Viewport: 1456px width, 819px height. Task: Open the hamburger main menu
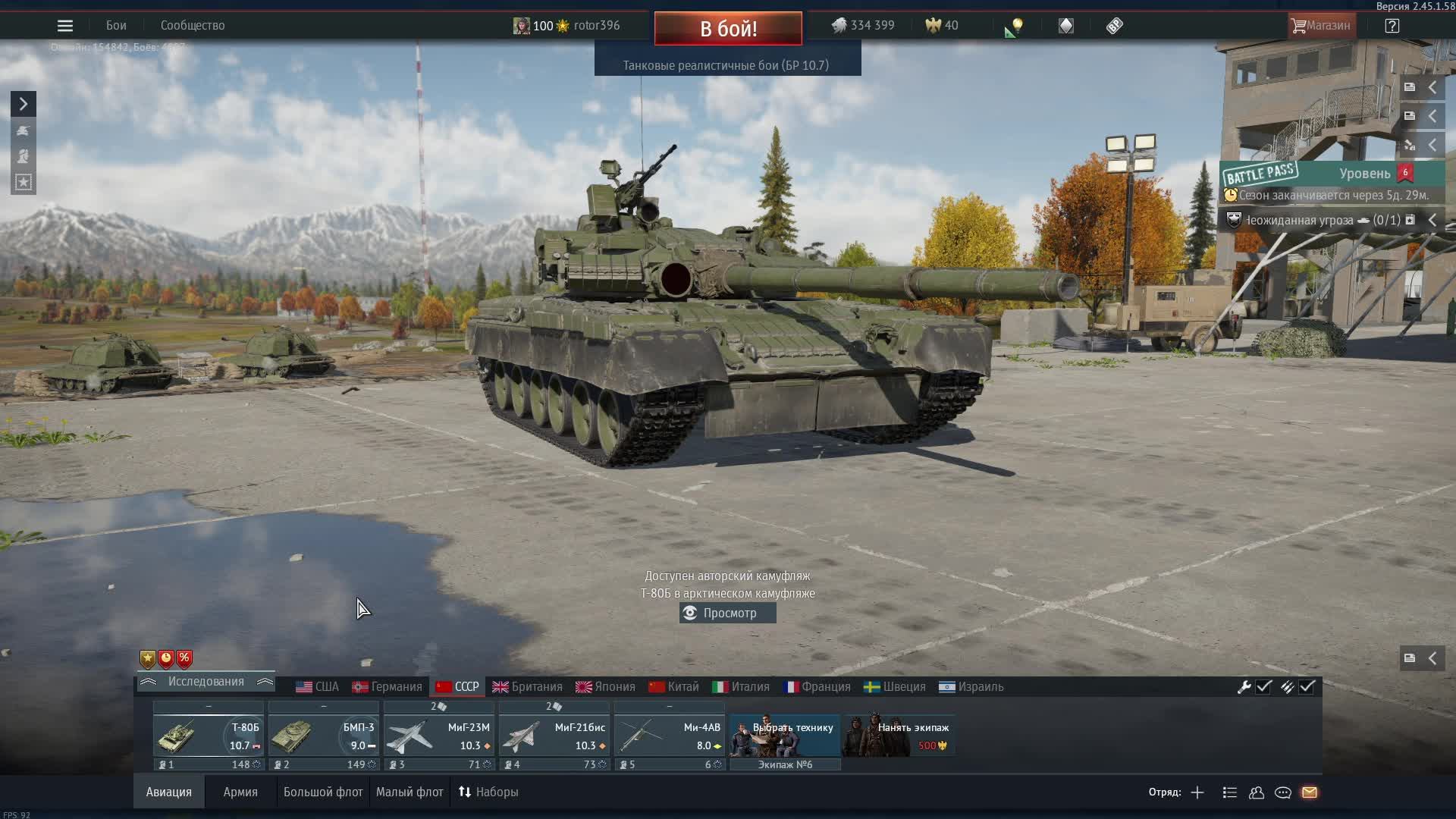[x=65, y=26]
